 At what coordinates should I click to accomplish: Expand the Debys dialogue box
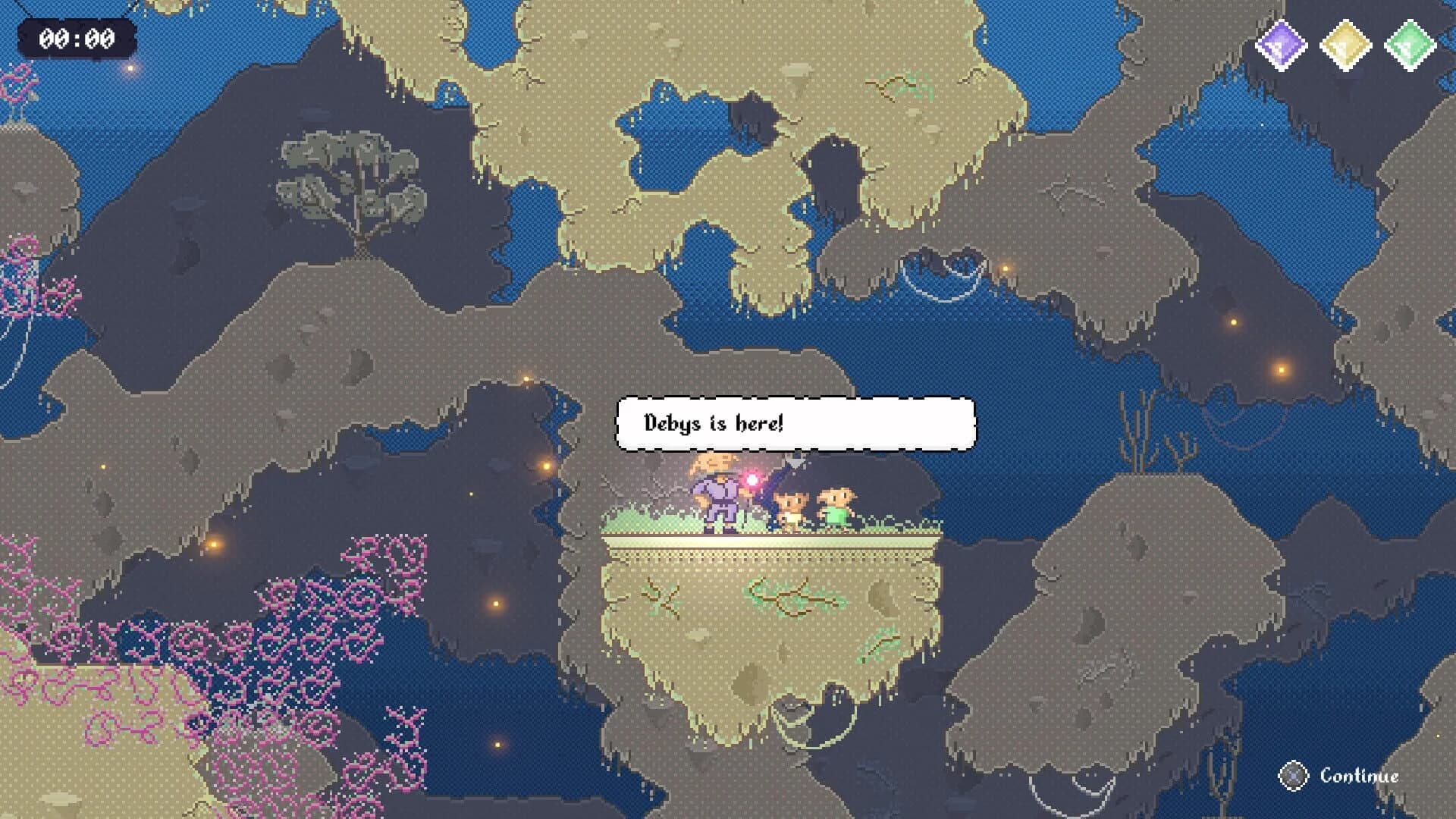pos(796,425)
